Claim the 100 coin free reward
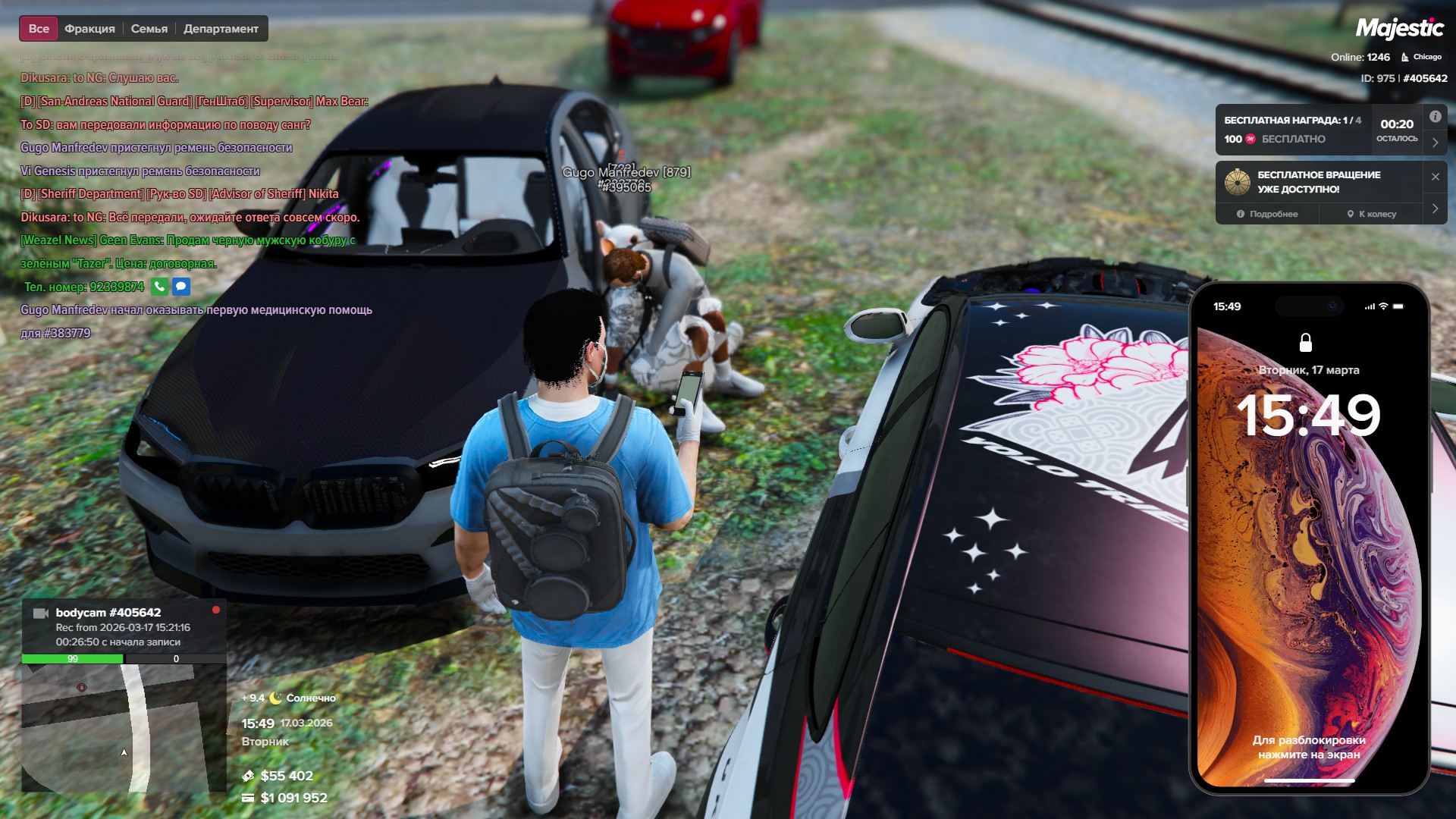 1275,139
